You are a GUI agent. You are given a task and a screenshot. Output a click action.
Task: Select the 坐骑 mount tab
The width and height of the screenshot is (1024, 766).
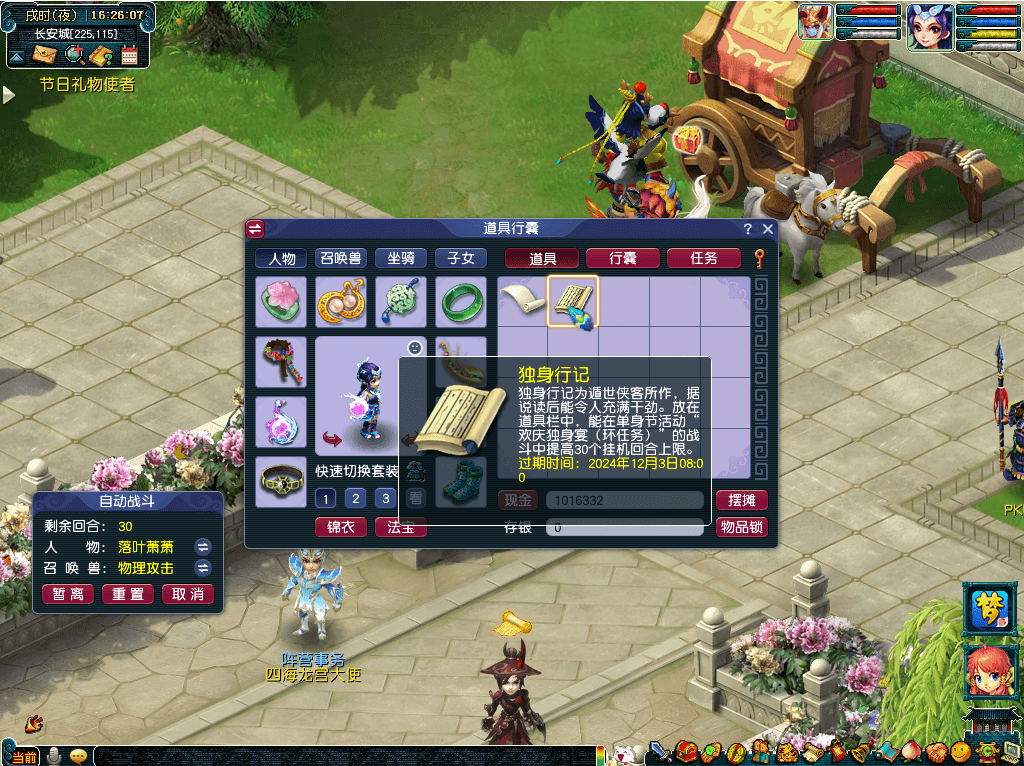(401, 258)
